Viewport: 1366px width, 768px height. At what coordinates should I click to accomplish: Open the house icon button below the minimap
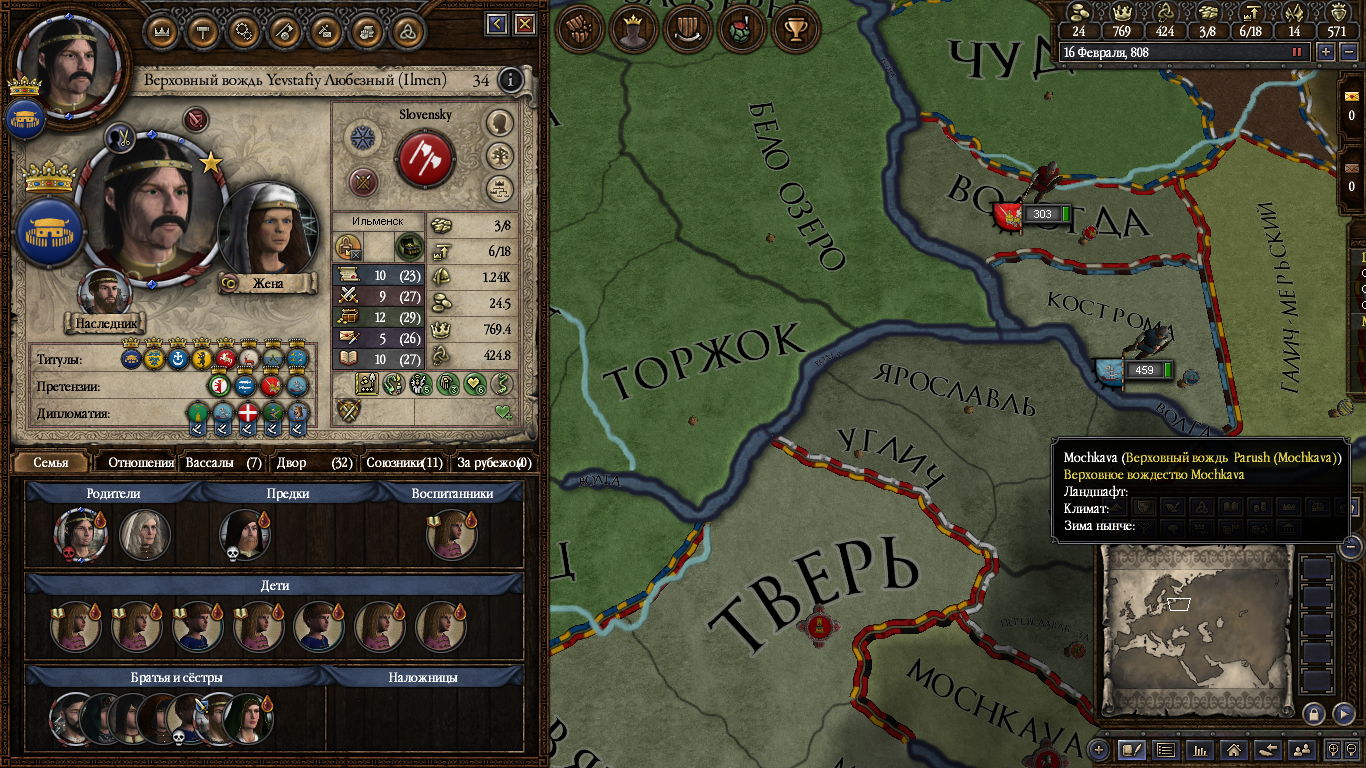point(1233,749)
